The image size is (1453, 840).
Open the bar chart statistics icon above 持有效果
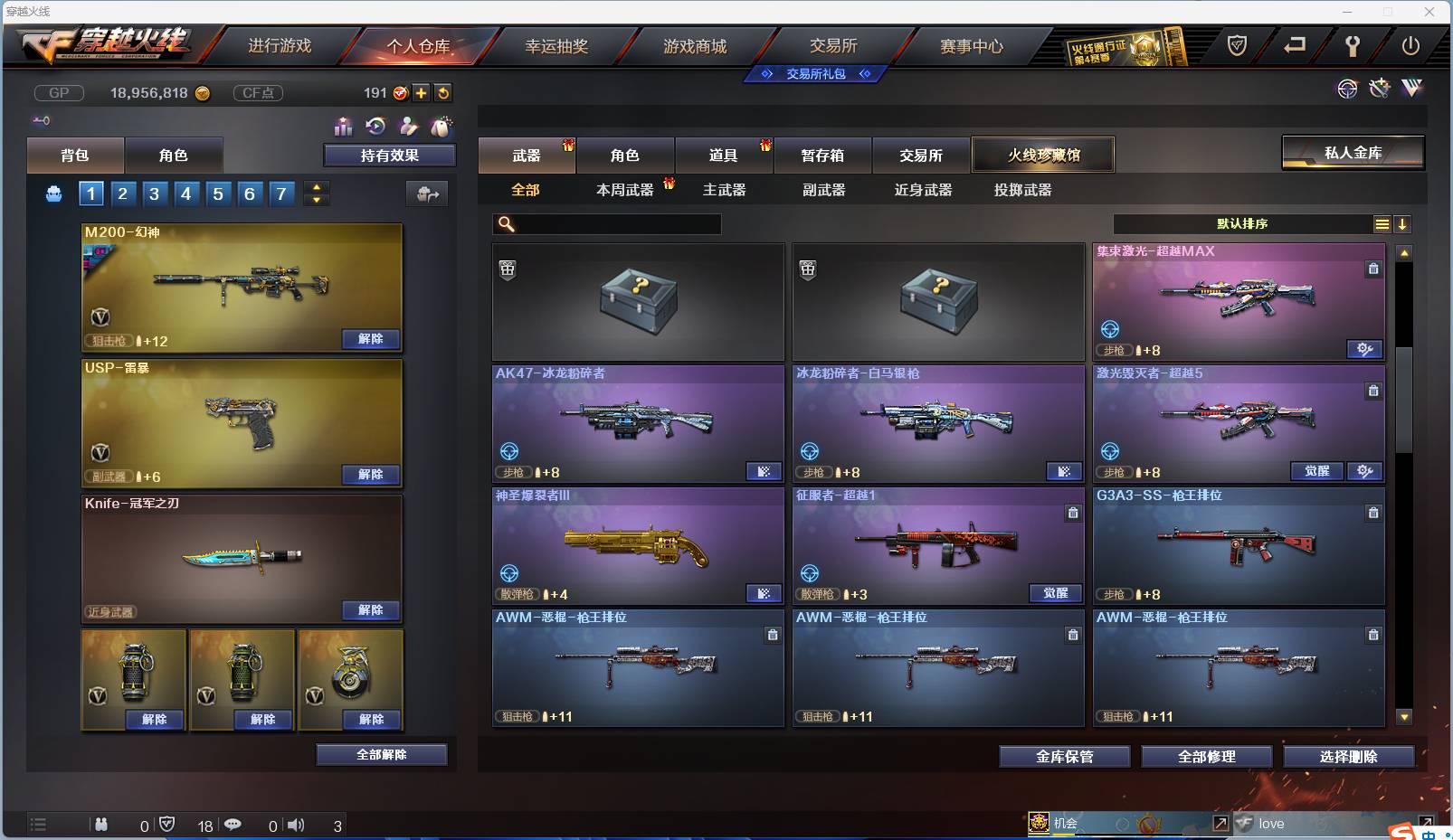click(343, 127)
